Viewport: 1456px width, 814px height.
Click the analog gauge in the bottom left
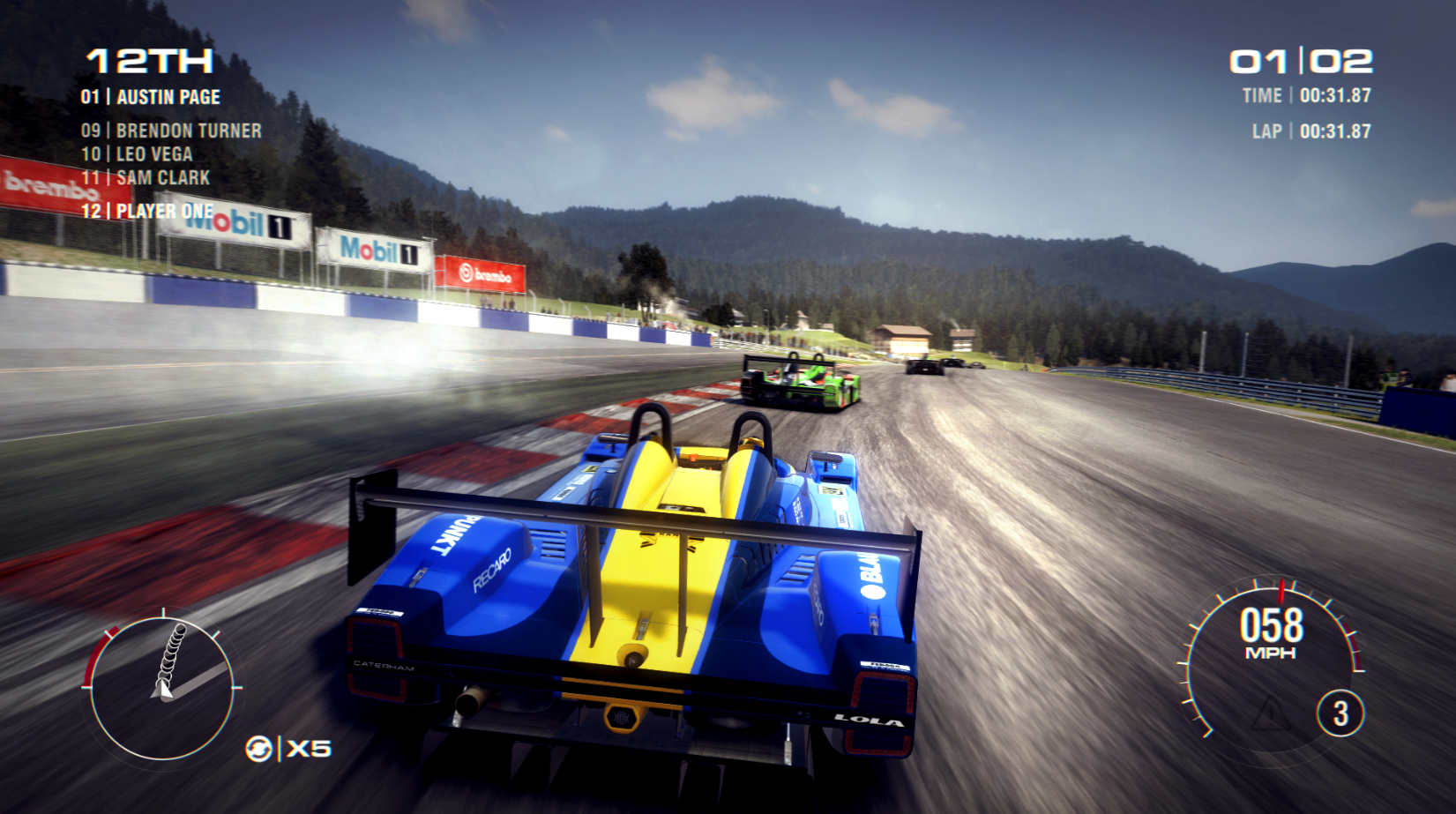(162, 688)
